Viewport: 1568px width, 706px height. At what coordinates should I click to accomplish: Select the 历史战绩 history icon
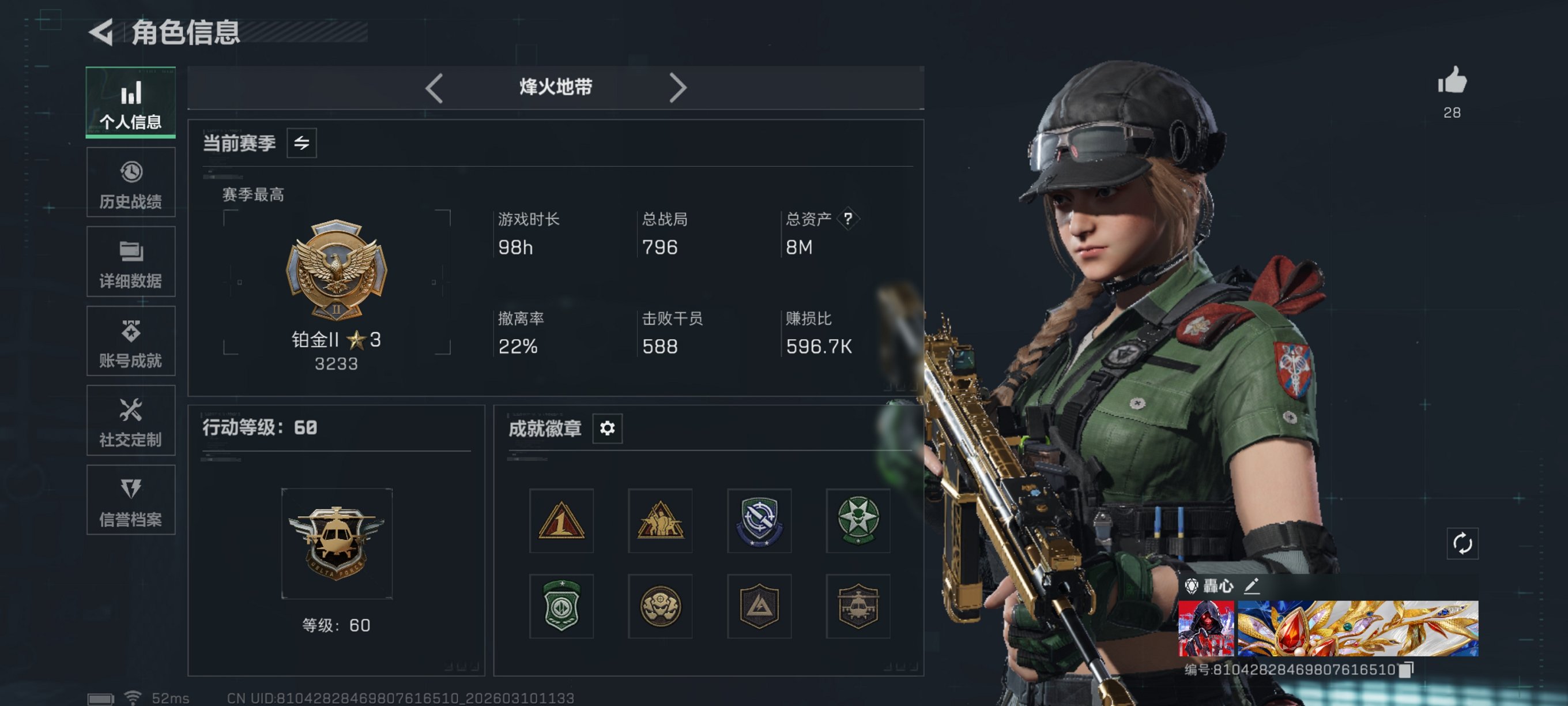130,172
